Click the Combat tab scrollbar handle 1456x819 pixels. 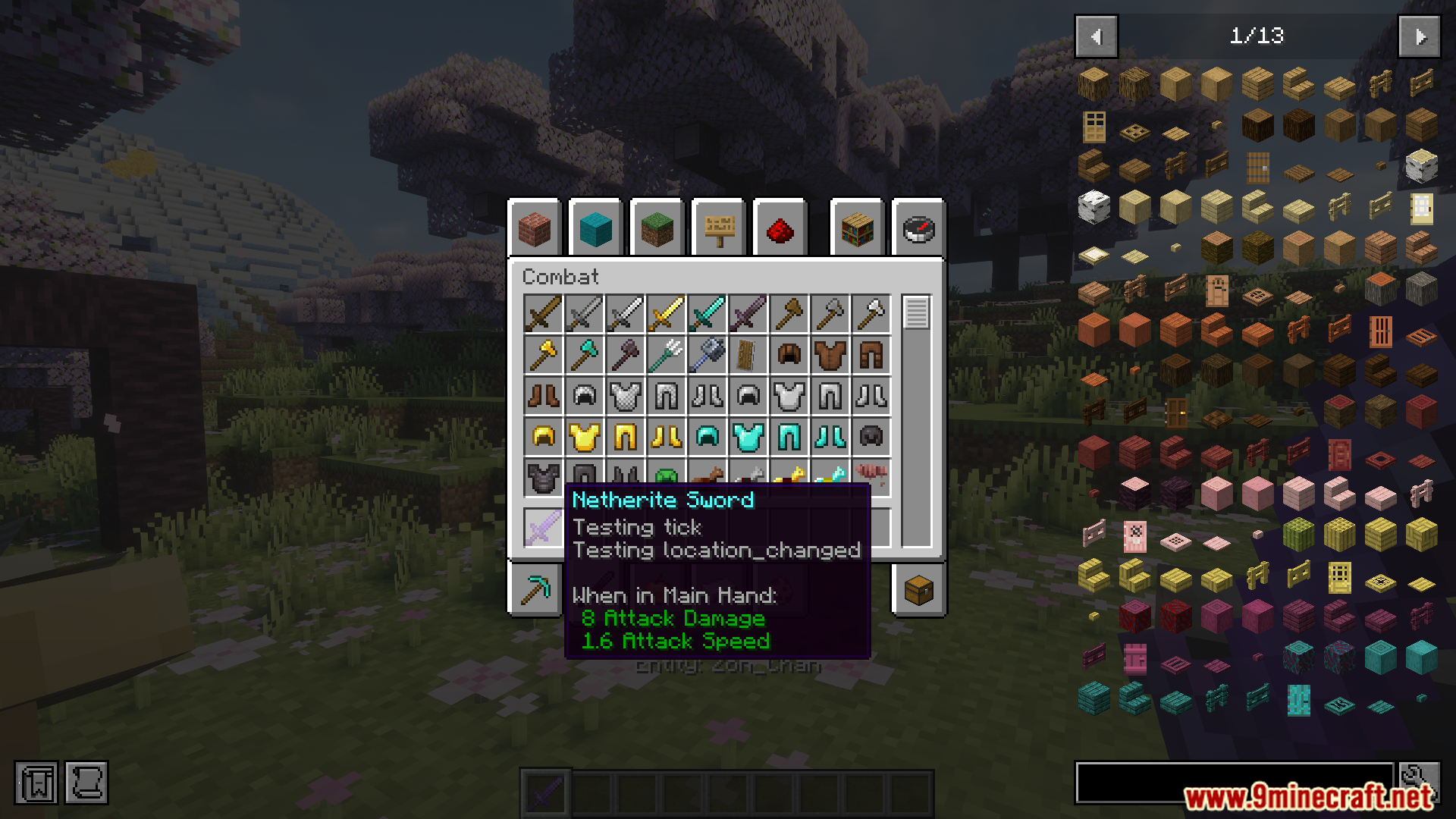point(916,312)
